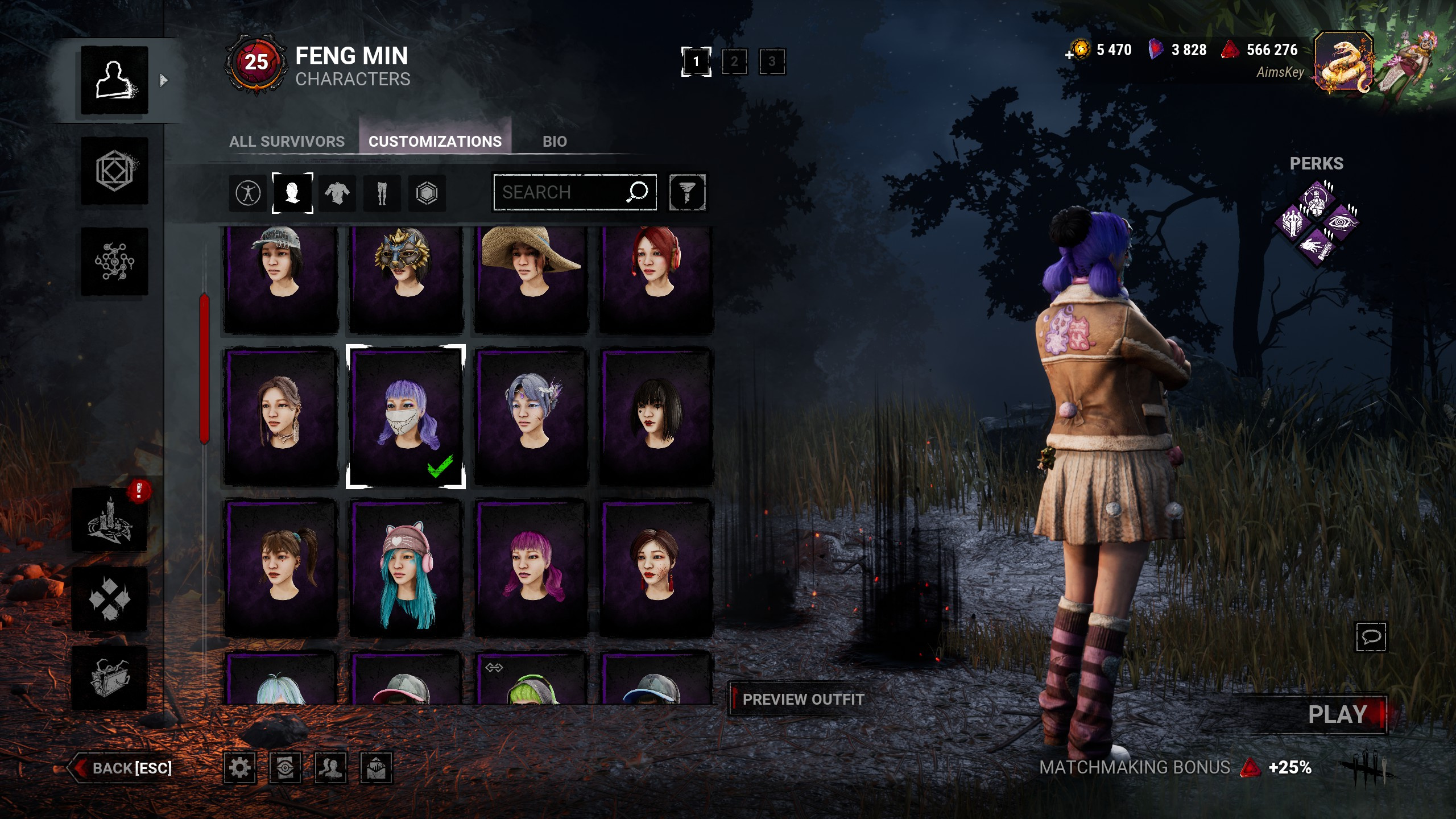Open the cosmetics filter button
This screenshot has width=1456, height=819.
click(x=687, y=192)
